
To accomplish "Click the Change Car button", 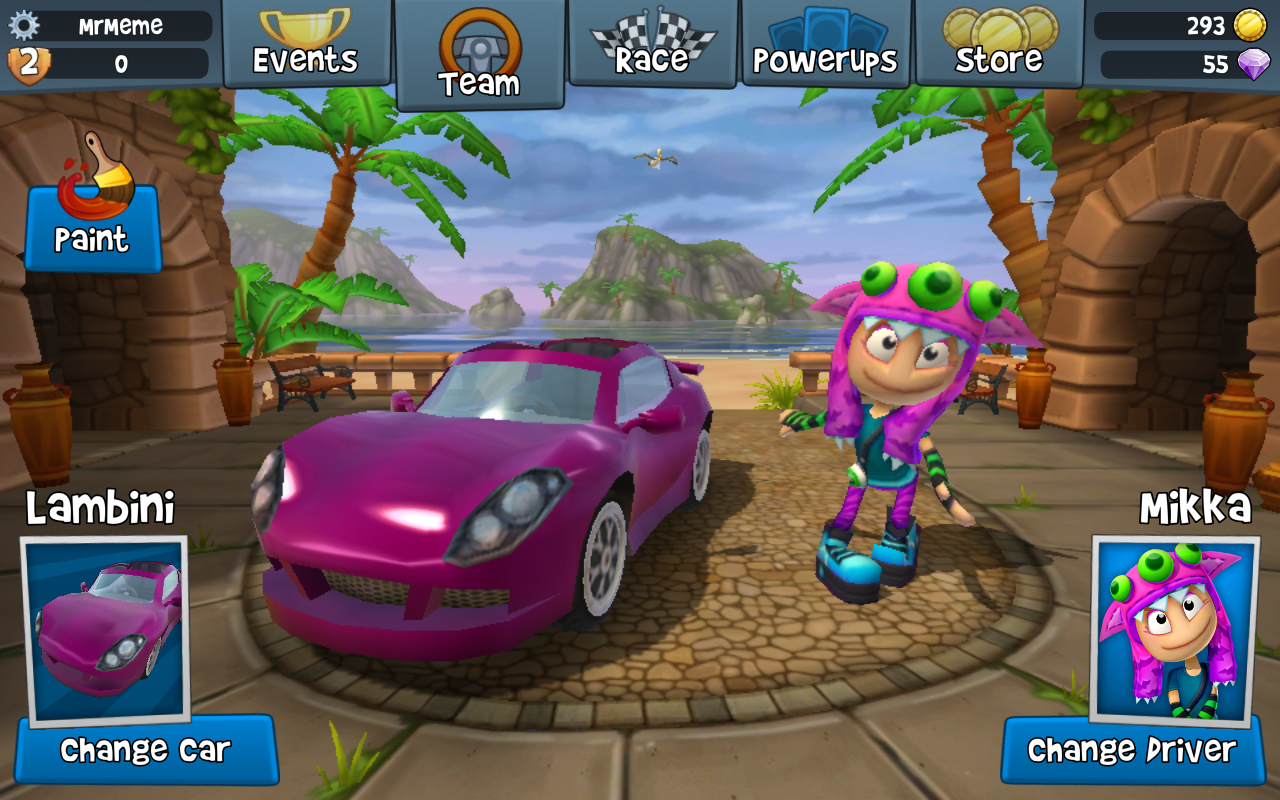I will (x=145, y=750).
